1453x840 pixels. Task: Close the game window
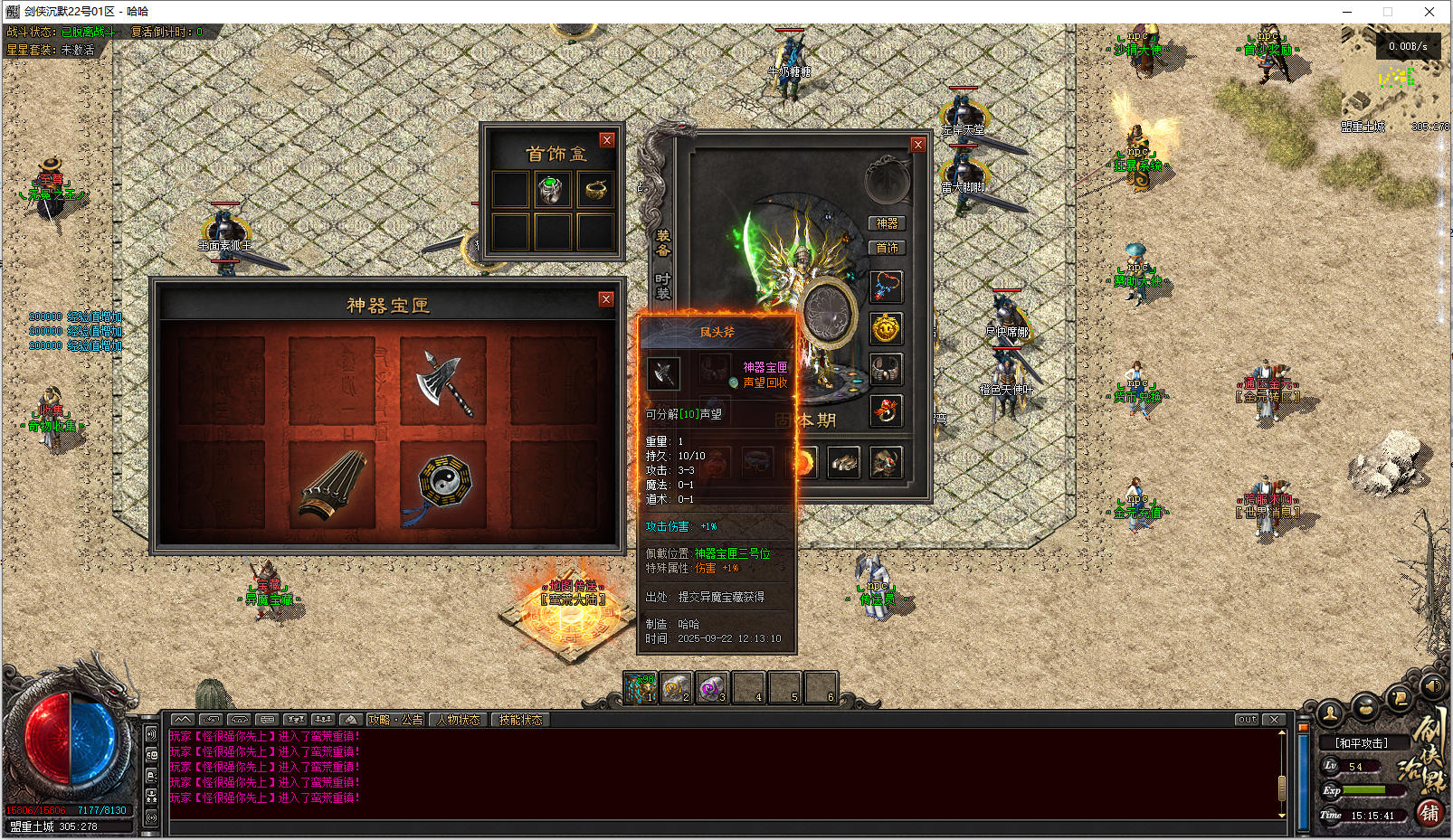[x=1429, y=12]
